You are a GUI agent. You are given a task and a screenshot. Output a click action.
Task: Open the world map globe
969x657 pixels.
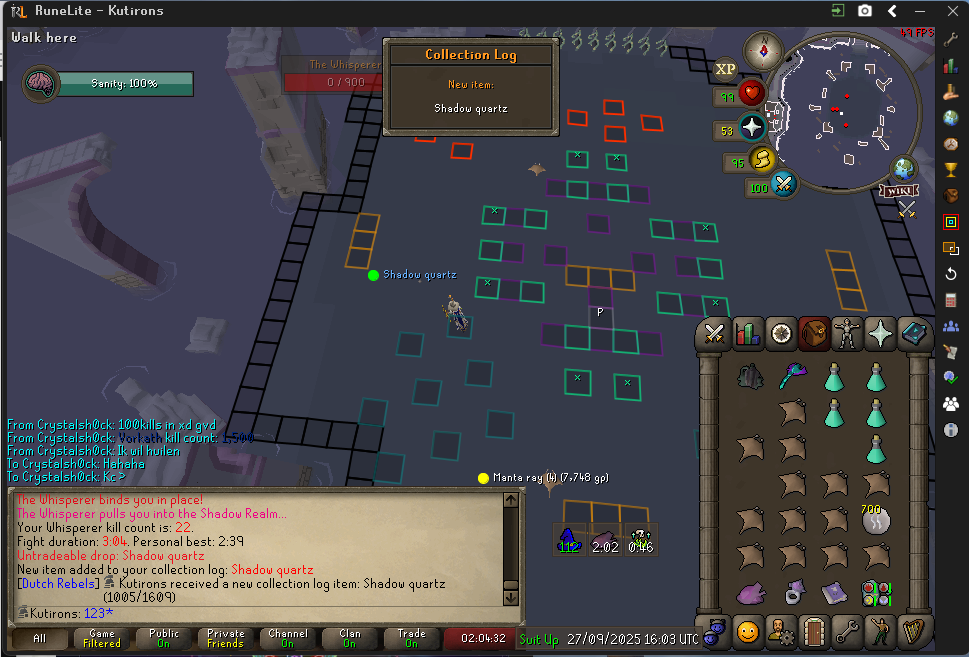tap(904, 168)
